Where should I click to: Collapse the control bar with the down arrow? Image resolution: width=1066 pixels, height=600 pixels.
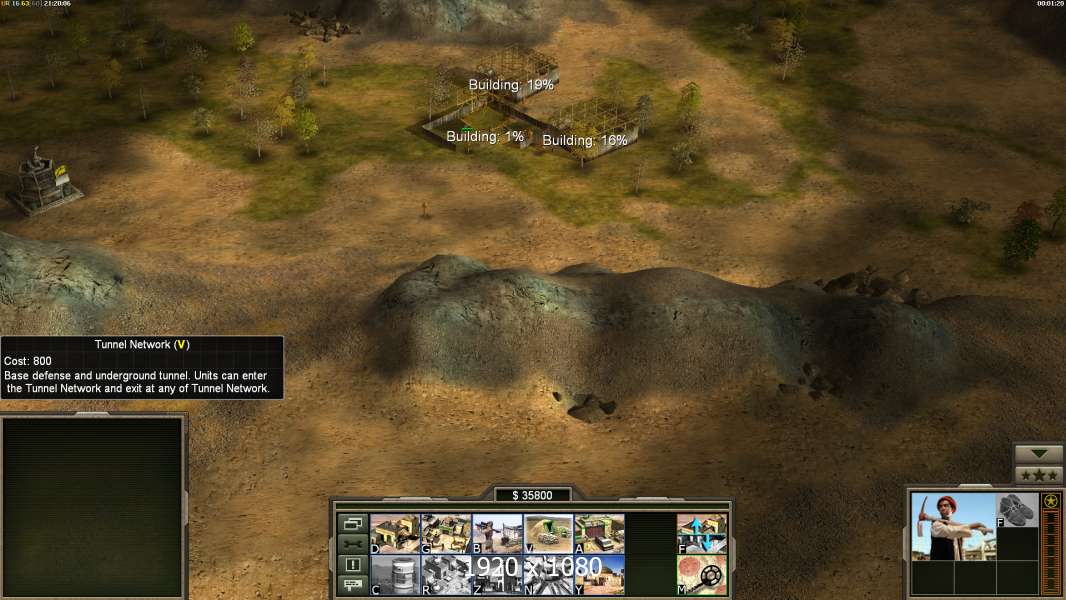pos(1039,454)
